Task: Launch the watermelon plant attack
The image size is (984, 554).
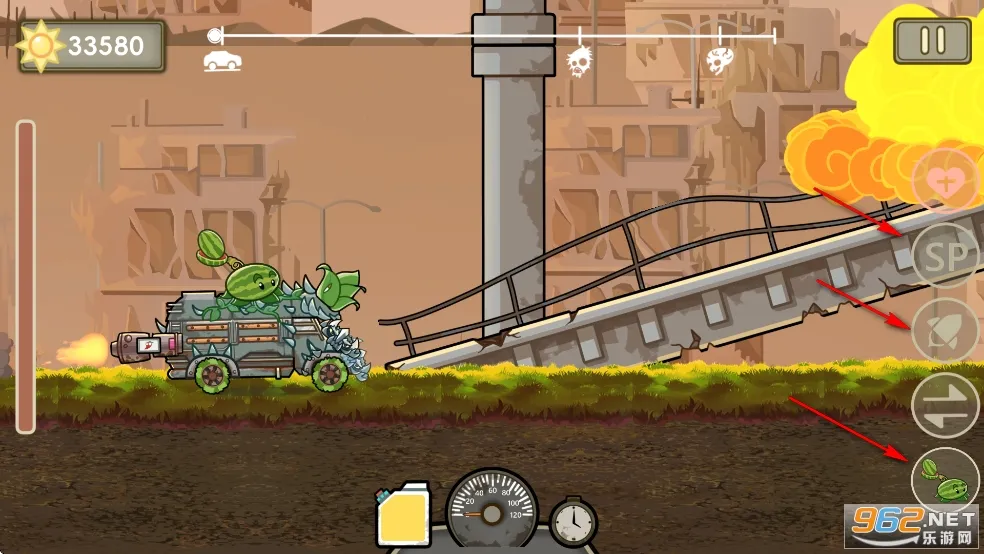Action: tap(945, 479)
